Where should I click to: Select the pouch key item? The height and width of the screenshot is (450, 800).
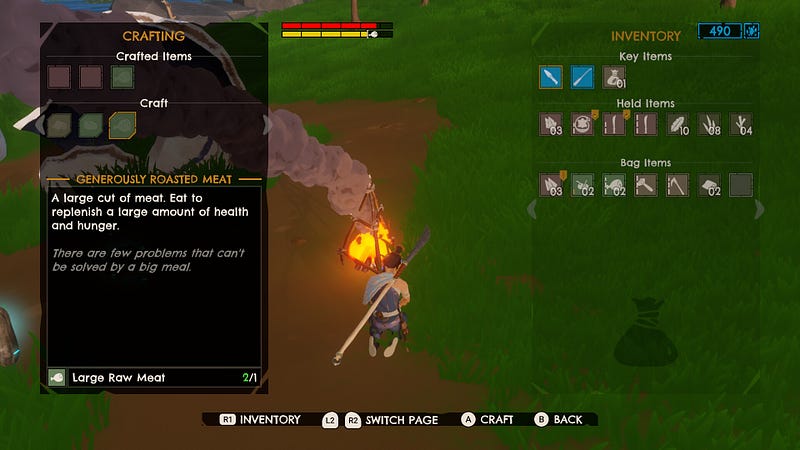point(614,77)
